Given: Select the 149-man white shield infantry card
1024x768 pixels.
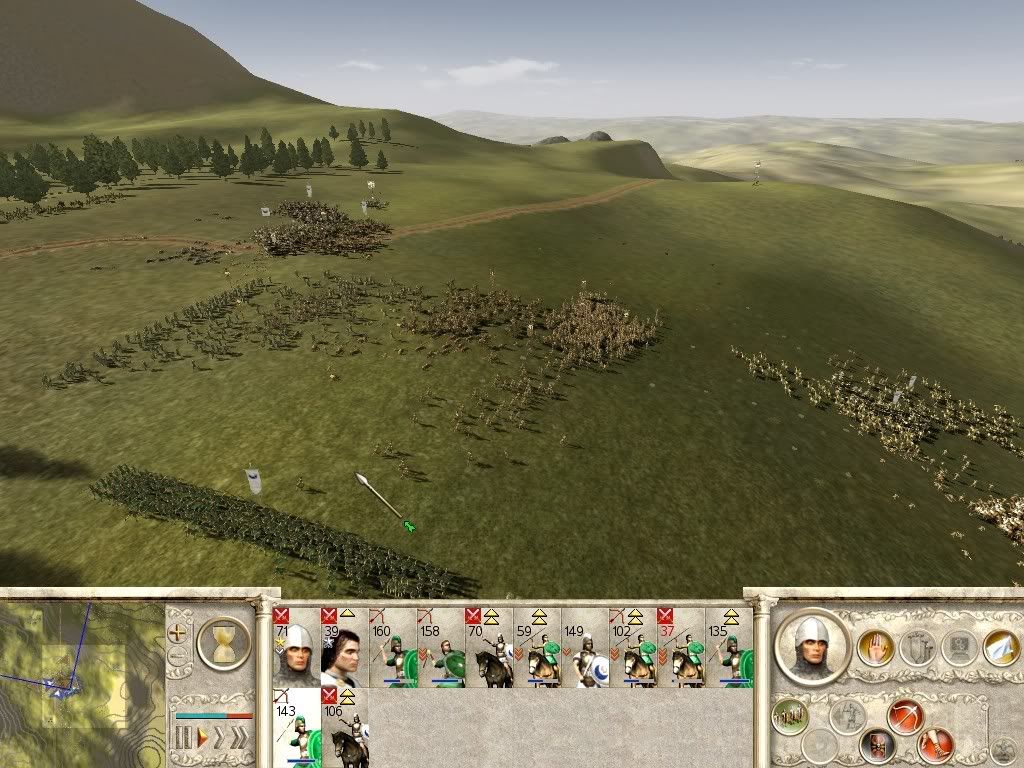Looking at the screenshot, I should [584, 648].
